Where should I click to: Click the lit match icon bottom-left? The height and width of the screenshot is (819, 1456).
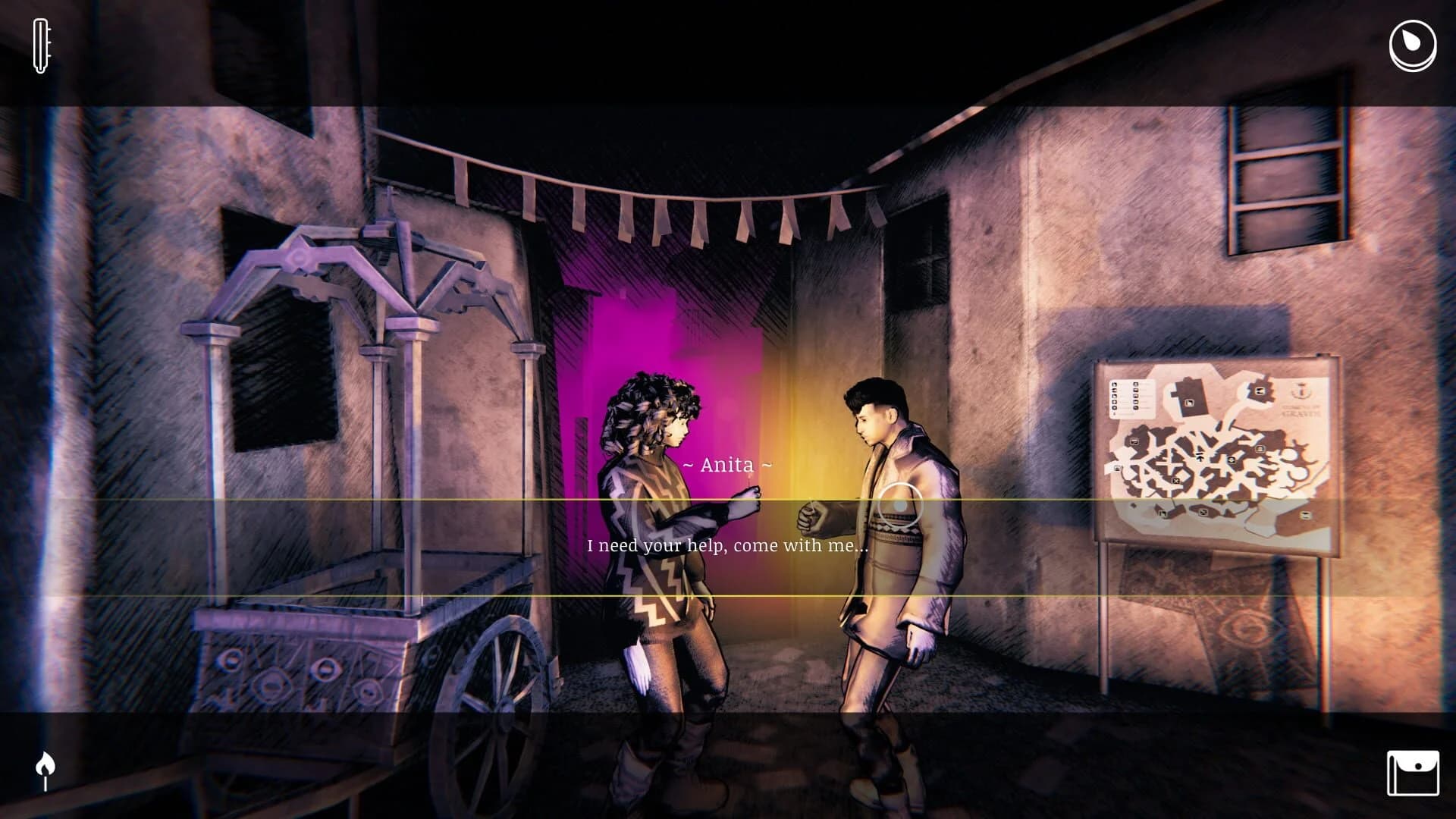[x=45, y=767]
